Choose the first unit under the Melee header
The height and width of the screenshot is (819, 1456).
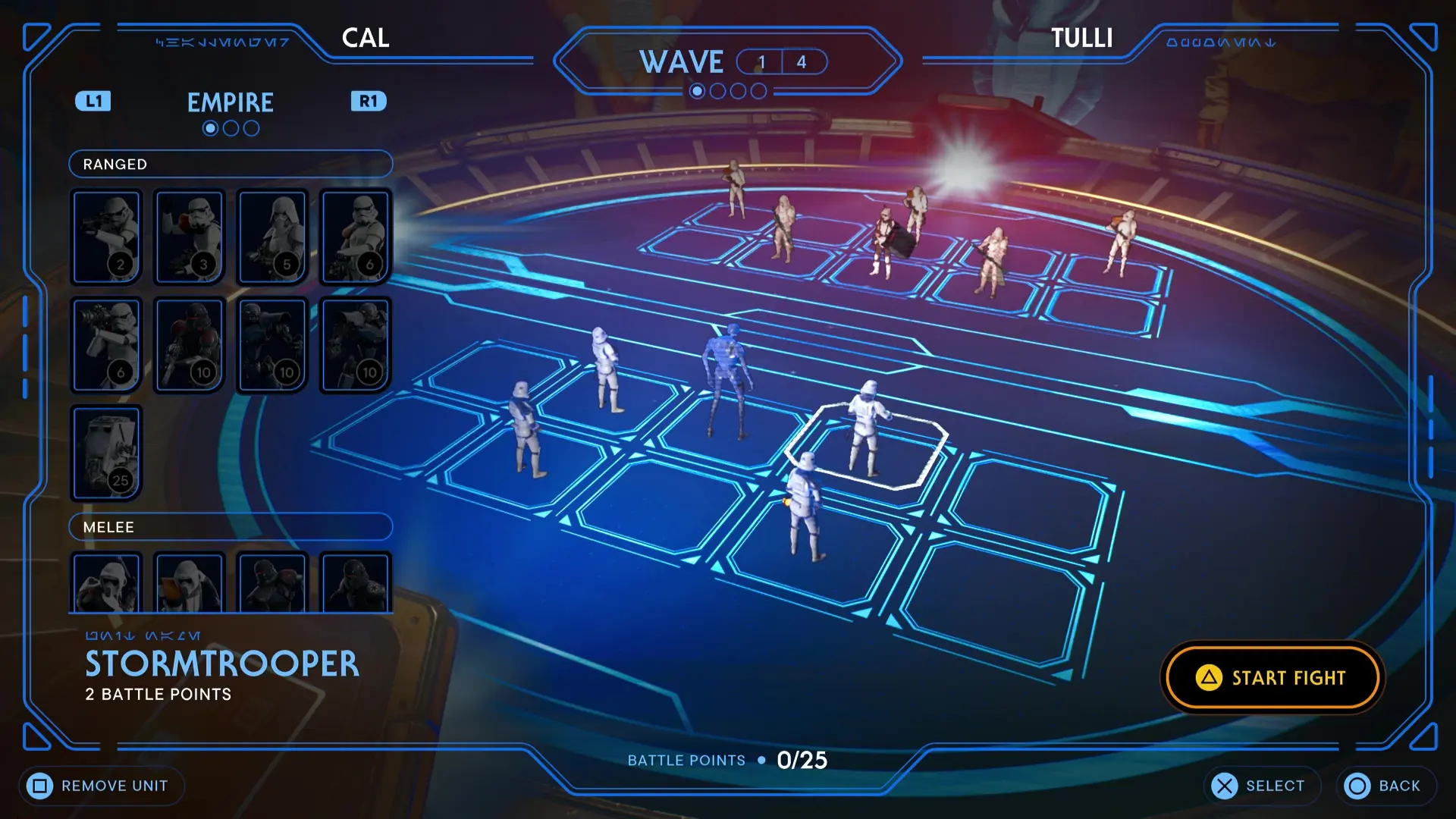point(106,584)
